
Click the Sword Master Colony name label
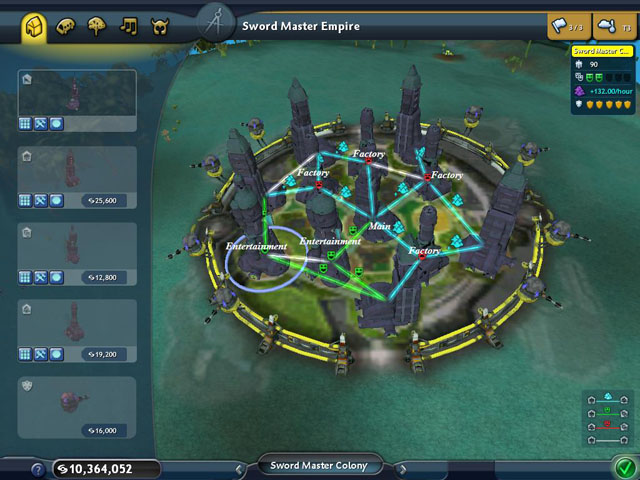pyautogui.click(x=320, y=465)
